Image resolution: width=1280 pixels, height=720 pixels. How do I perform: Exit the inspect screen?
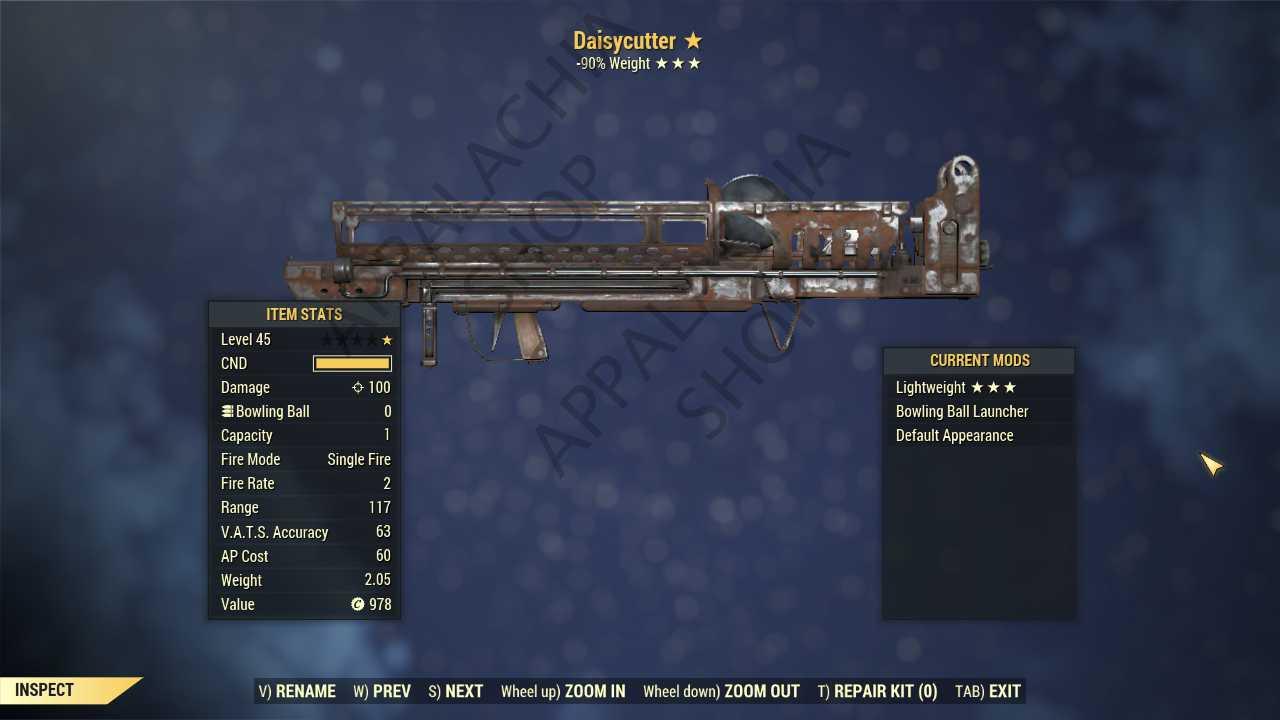point(988,691)
